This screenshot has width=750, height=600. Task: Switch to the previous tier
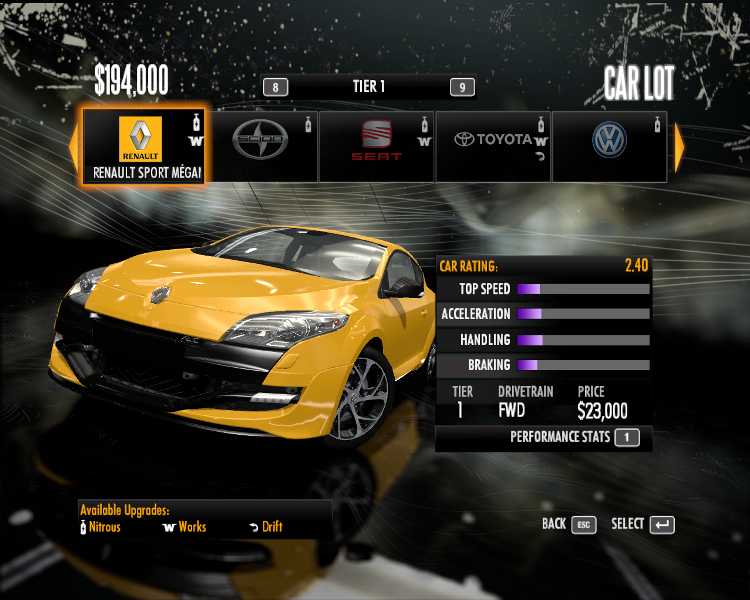[x=275, y=87]
